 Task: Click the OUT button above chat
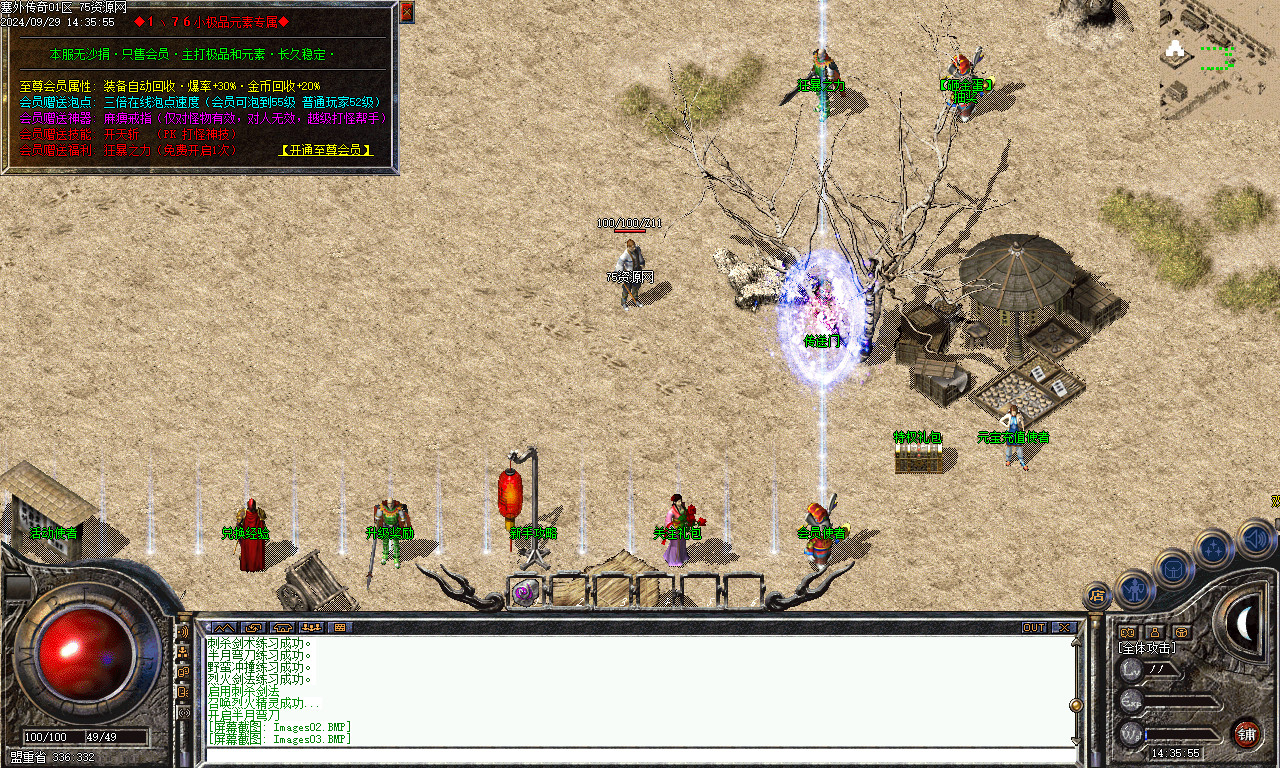click(1034, 627)
